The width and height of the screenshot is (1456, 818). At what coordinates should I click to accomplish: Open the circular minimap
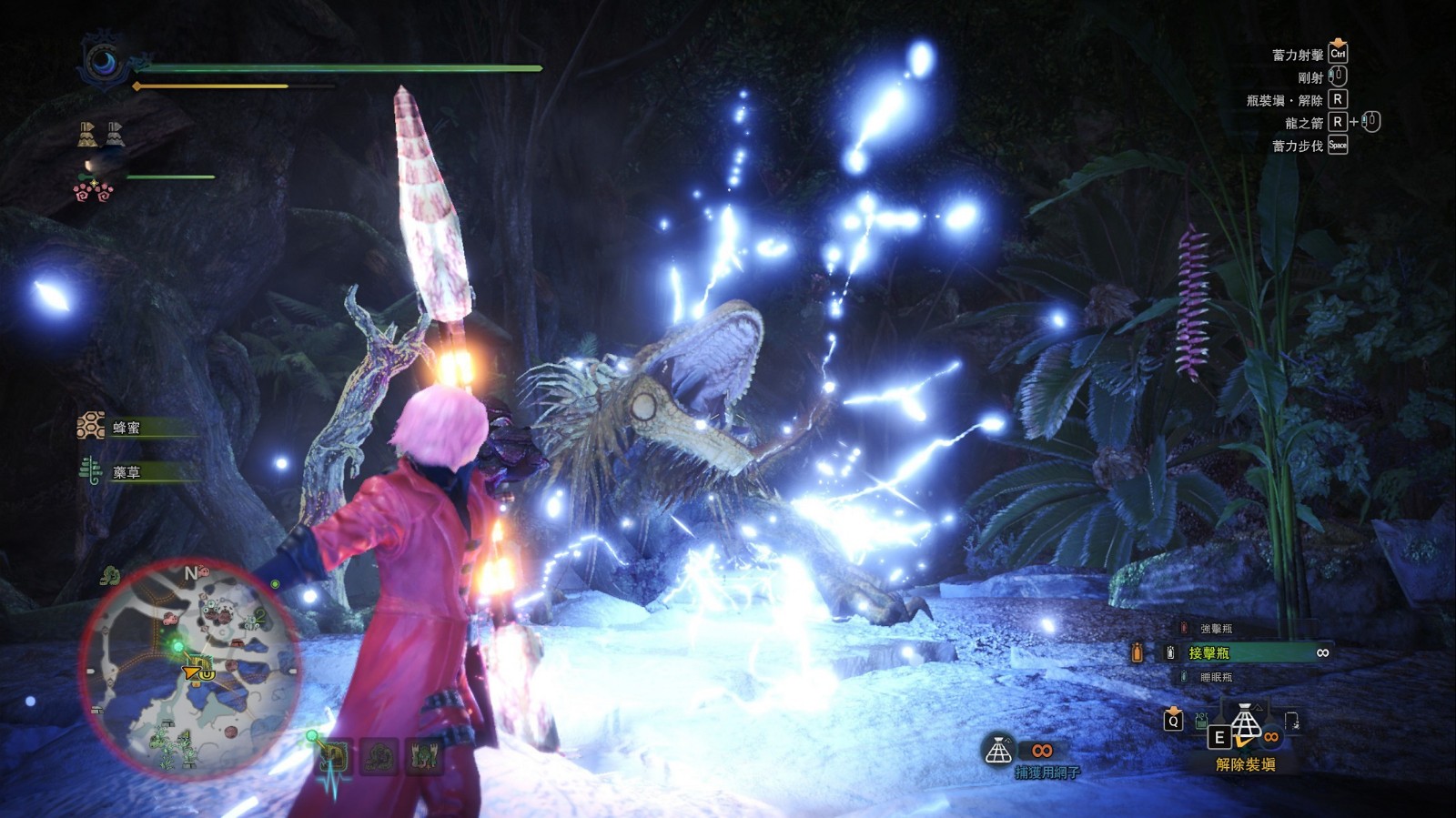(190, 669)
